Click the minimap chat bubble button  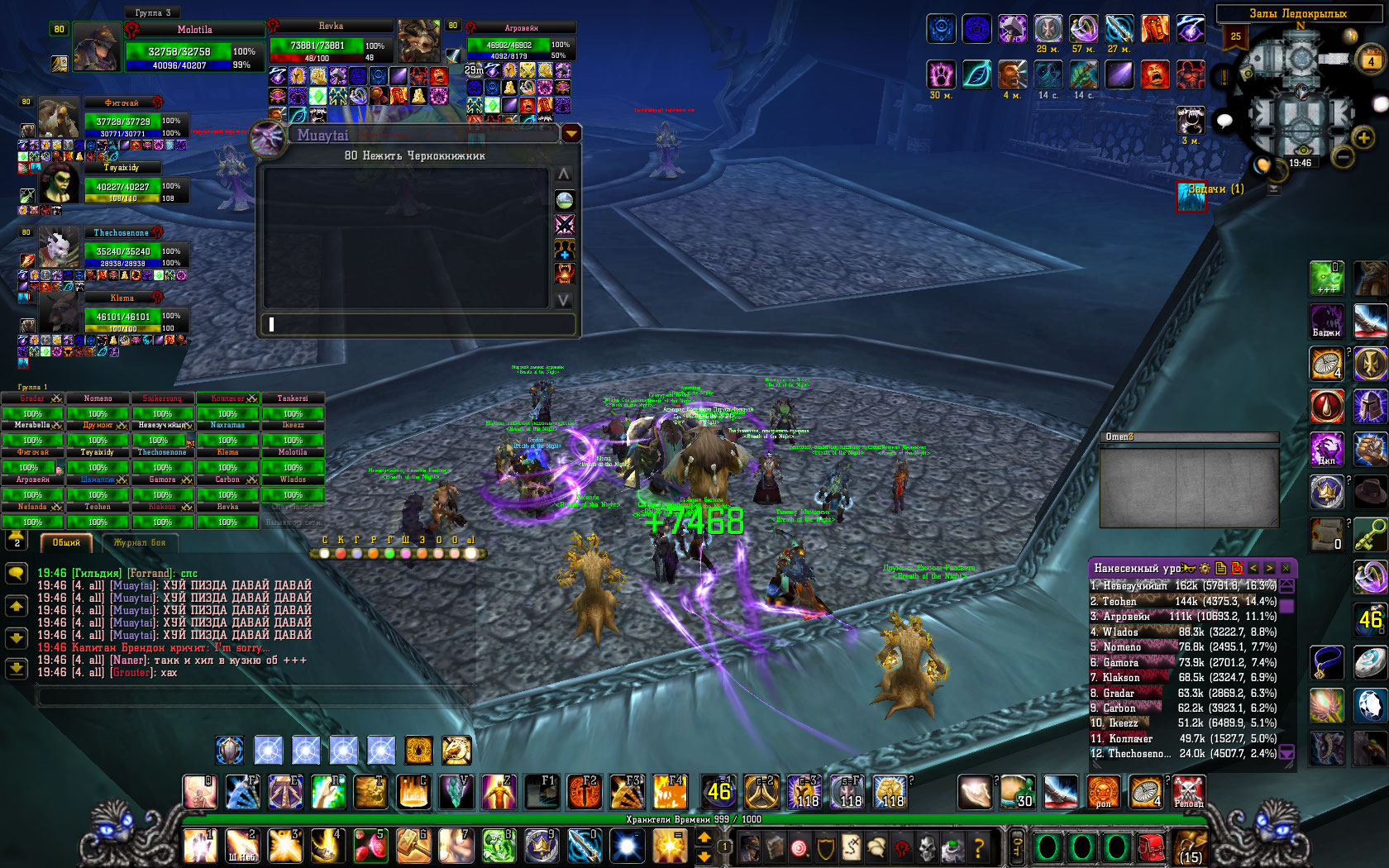(1224, 121)
